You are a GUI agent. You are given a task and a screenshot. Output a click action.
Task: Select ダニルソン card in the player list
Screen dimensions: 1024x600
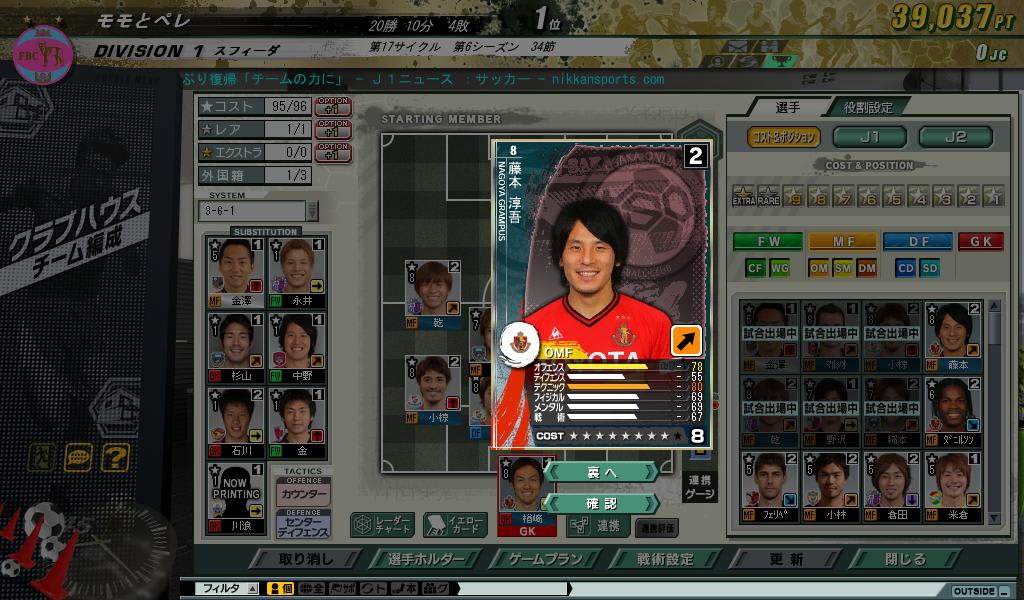[952, 408]
